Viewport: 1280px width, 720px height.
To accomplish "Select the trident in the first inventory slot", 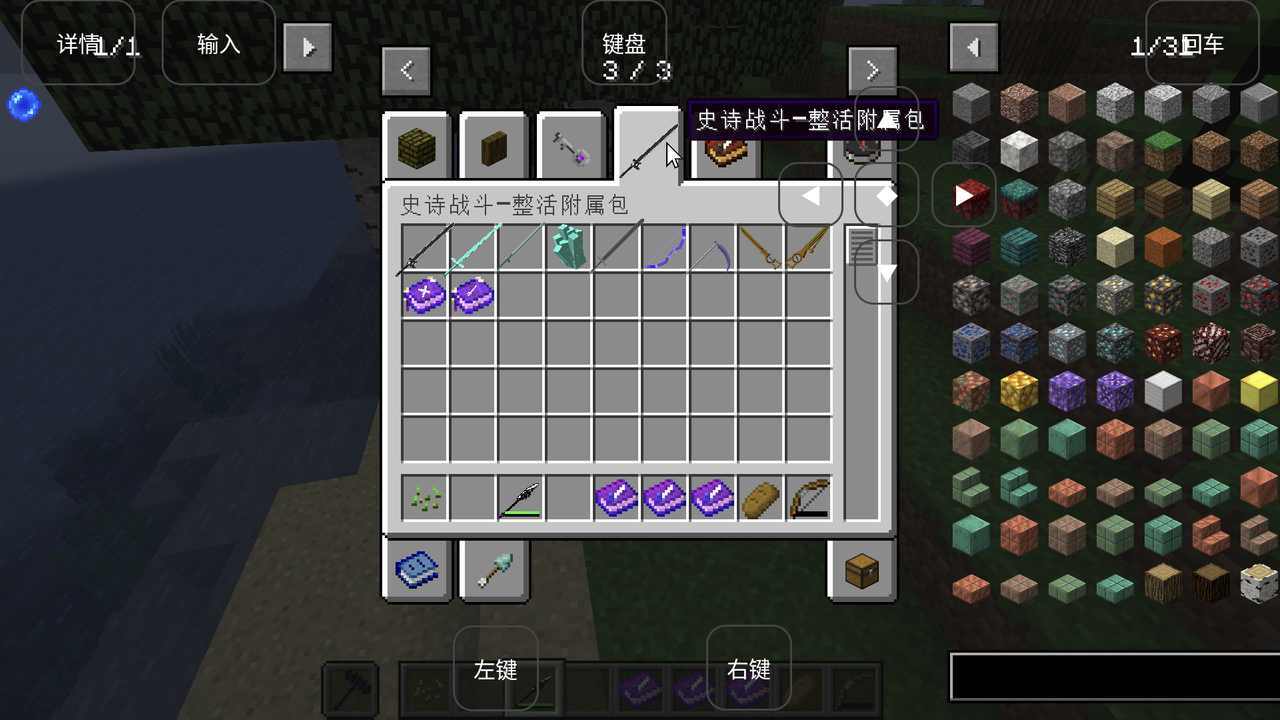I will (423, 248).
